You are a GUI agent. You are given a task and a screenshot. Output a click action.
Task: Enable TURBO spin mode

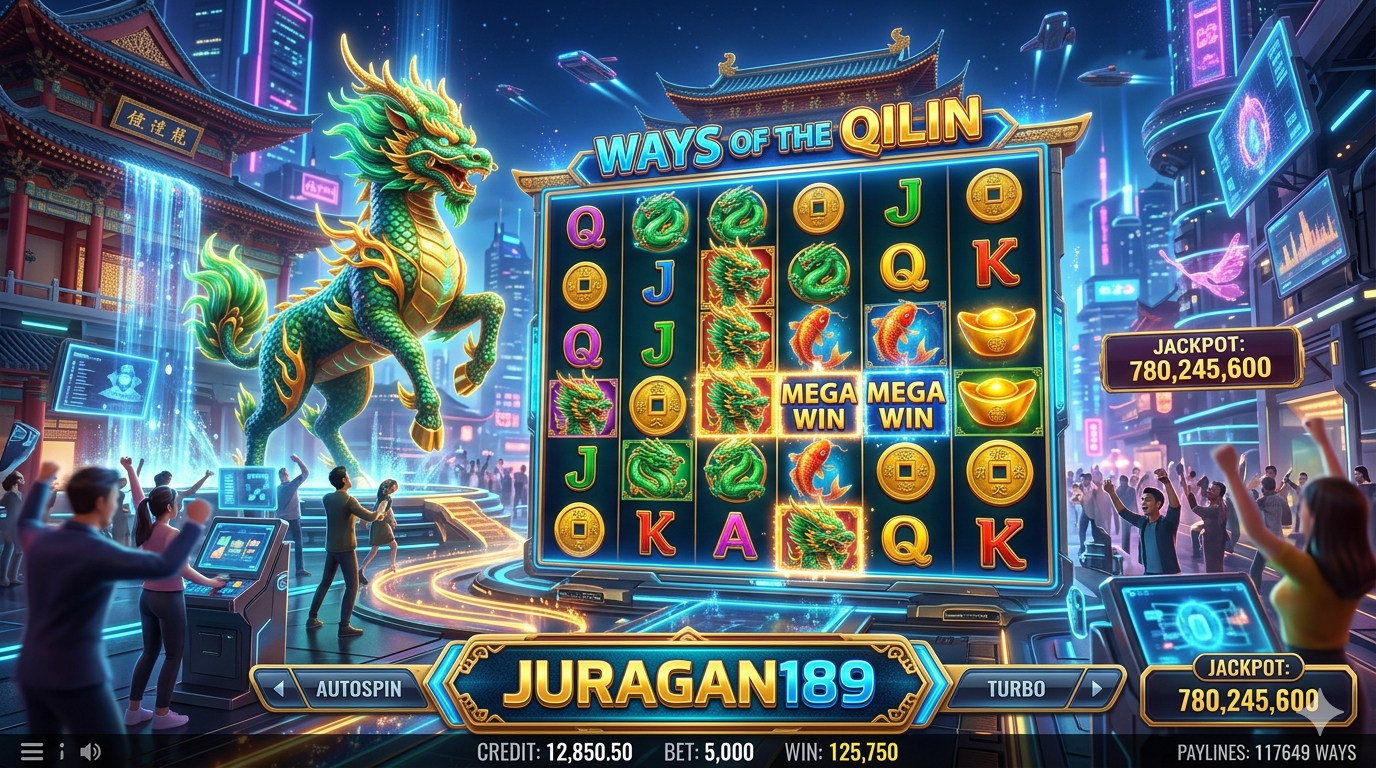coord(1015,689)
